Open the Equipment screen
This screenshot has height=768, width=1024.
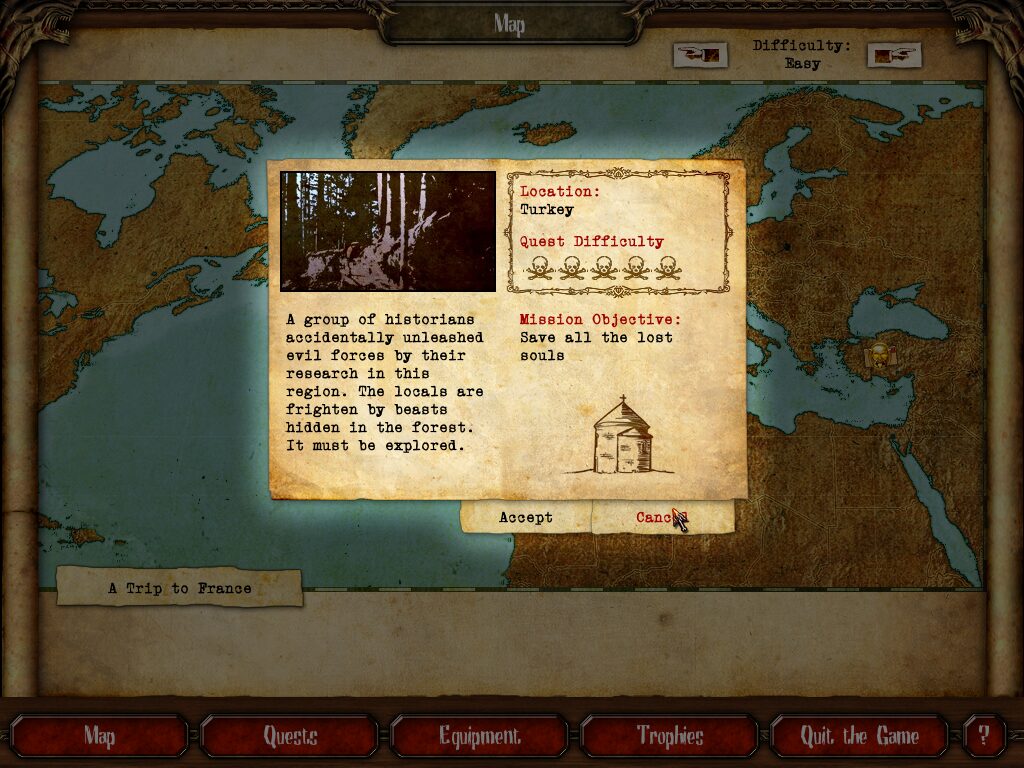click(480, 737)
